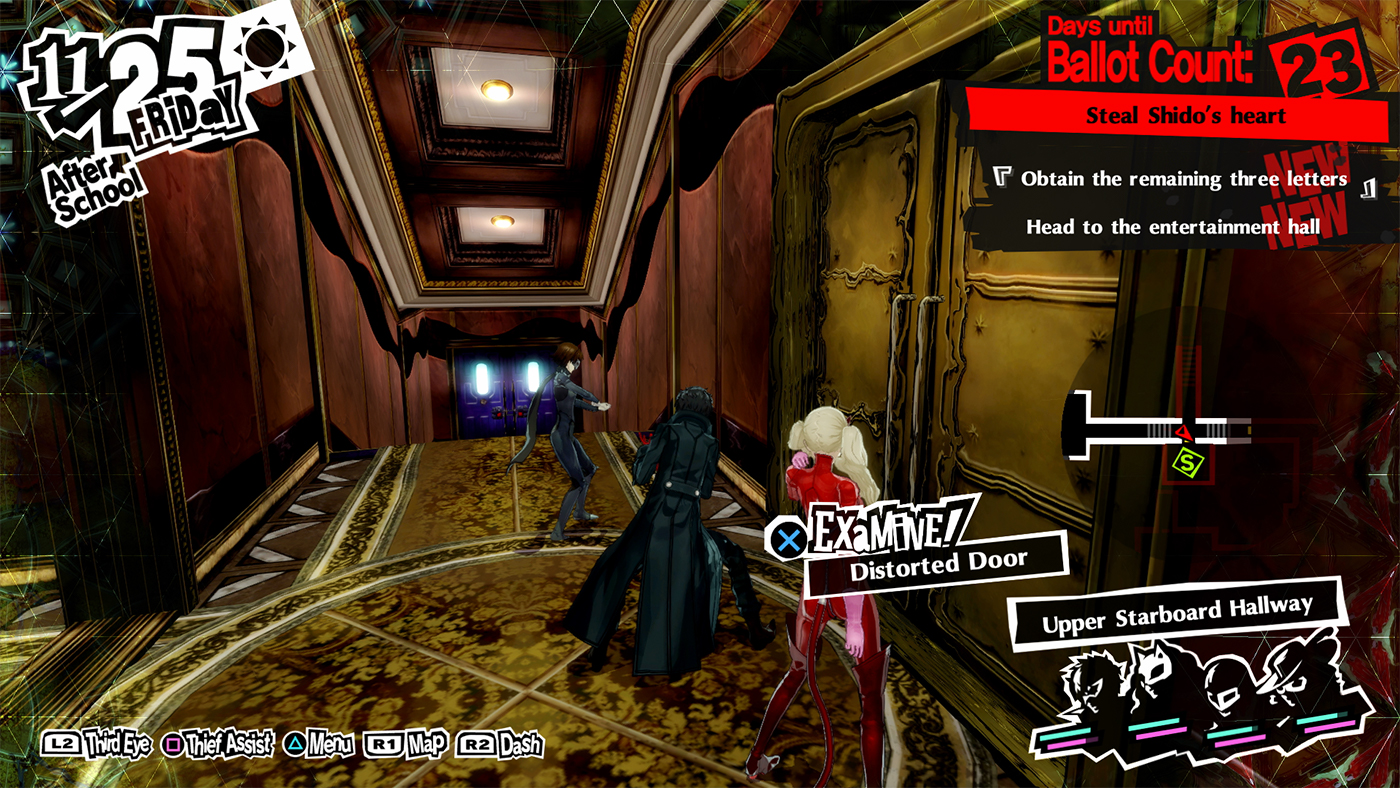
Task: Open the Head to the entertainment hall objective
Action: pos(1168,227)
